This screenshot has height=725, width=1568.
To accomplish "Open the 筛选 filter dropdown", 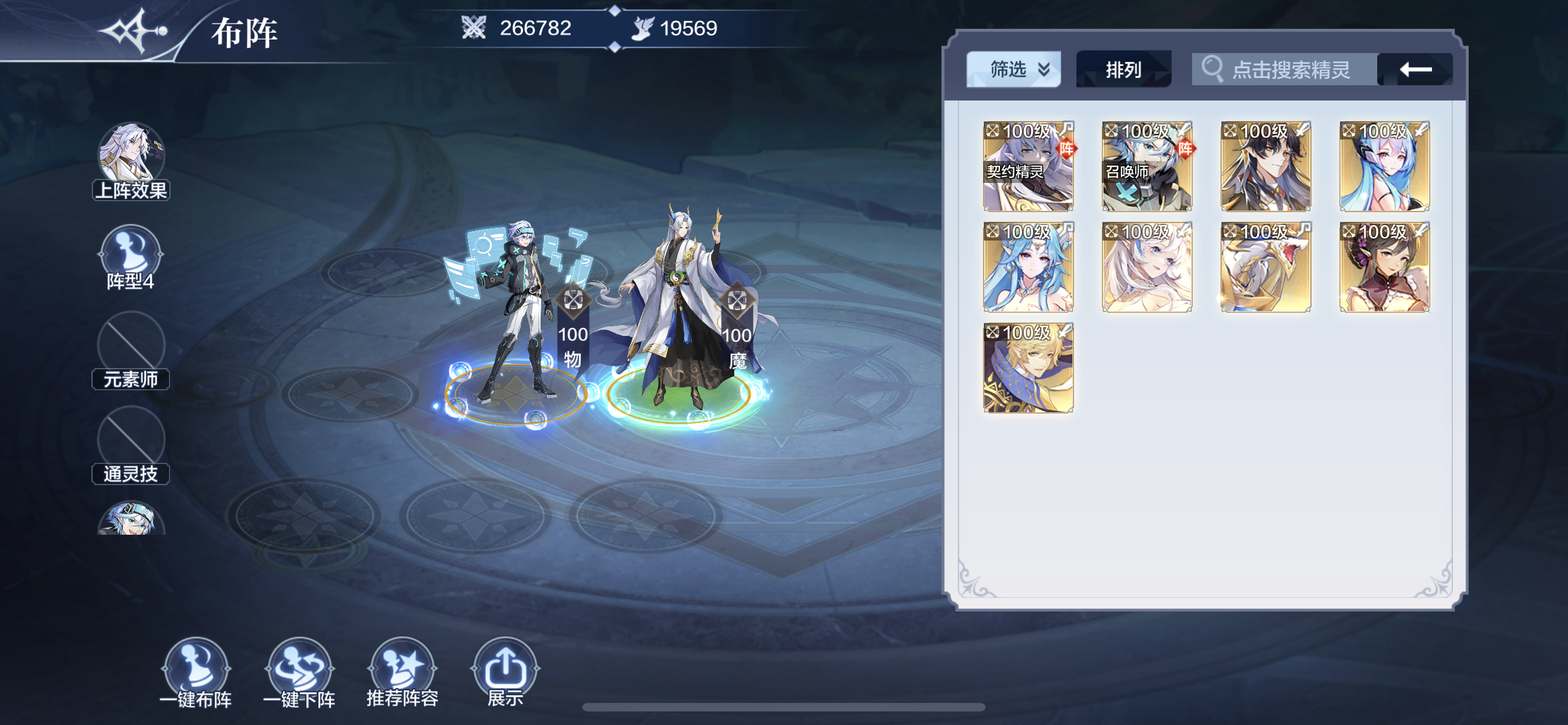I will (x=1013, y=69).
